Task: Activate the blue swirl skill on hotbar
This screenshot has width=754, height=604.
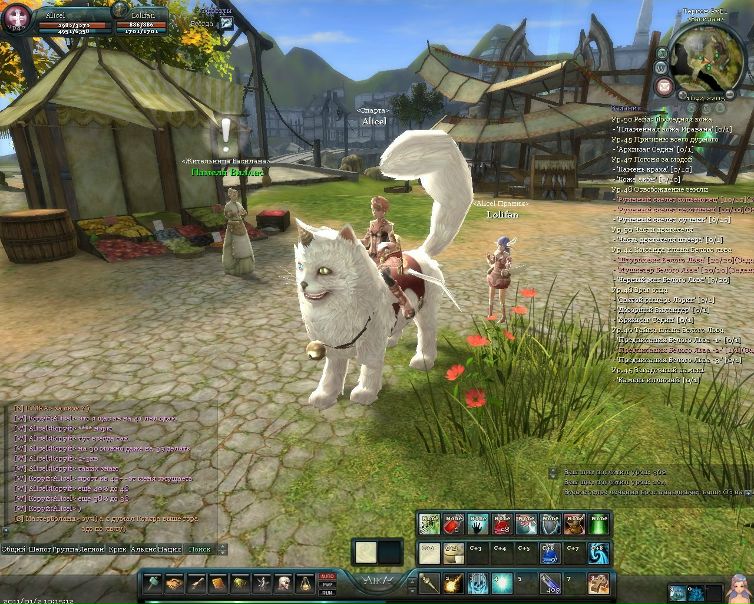Action: [599, 552]
